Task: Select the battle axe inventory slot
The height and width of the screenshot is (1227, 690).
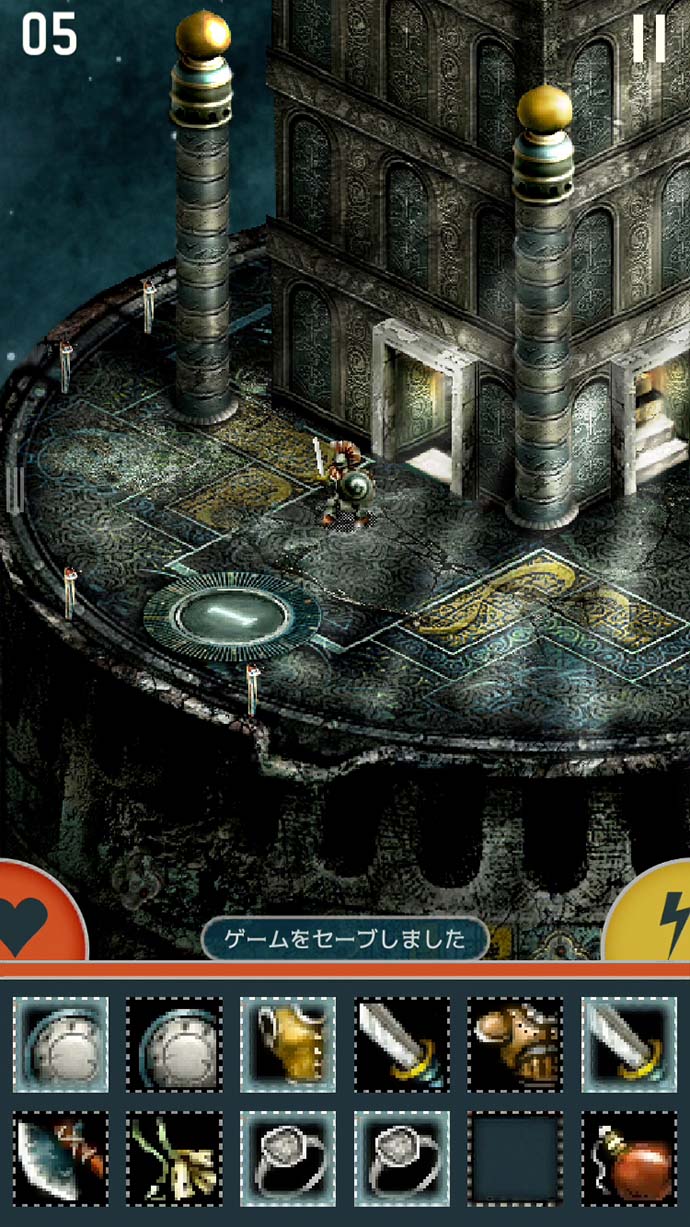Action: click(60, 1158)
